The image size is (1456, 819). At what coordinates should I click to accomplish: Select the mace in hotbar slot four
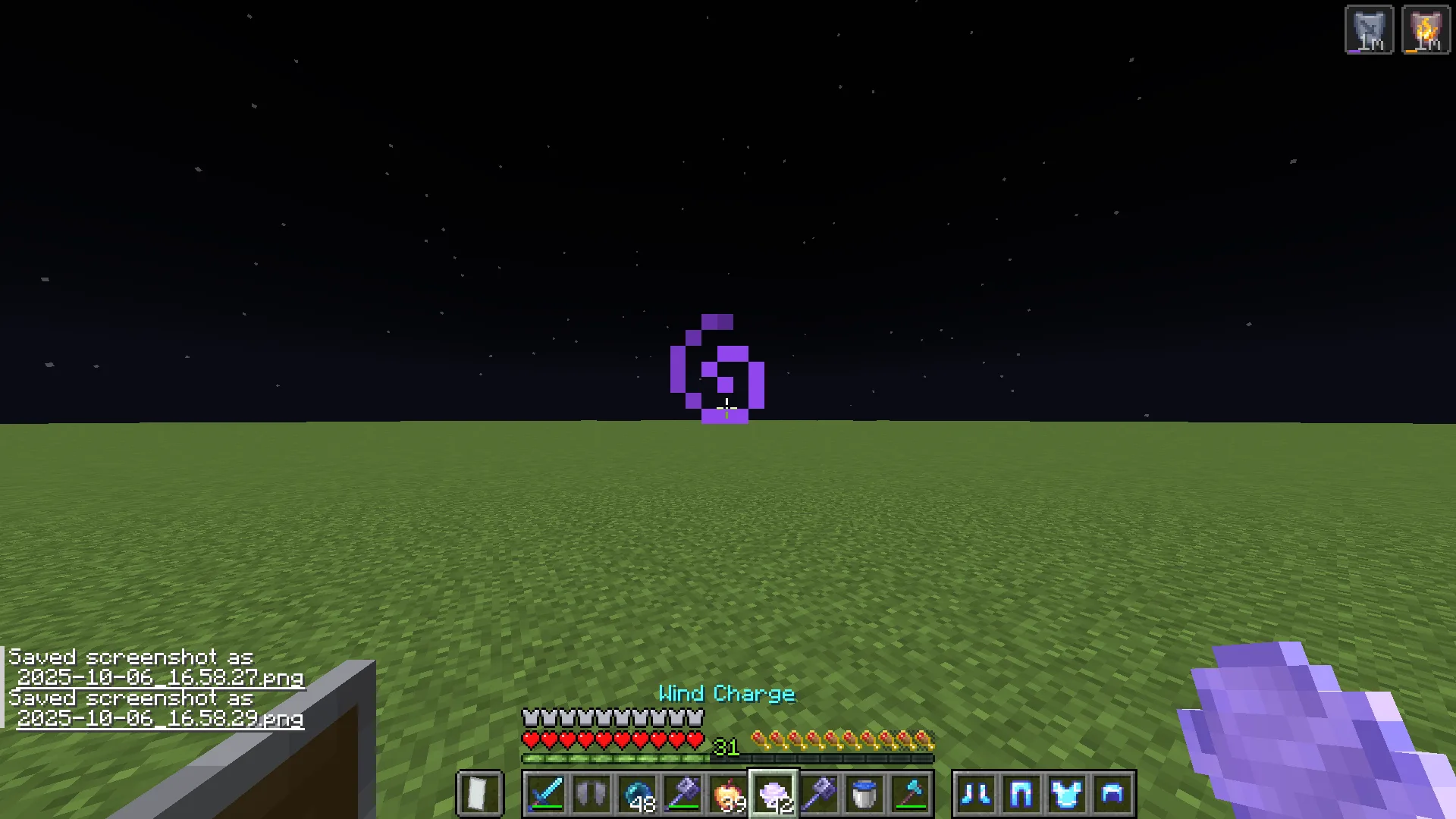681,794
